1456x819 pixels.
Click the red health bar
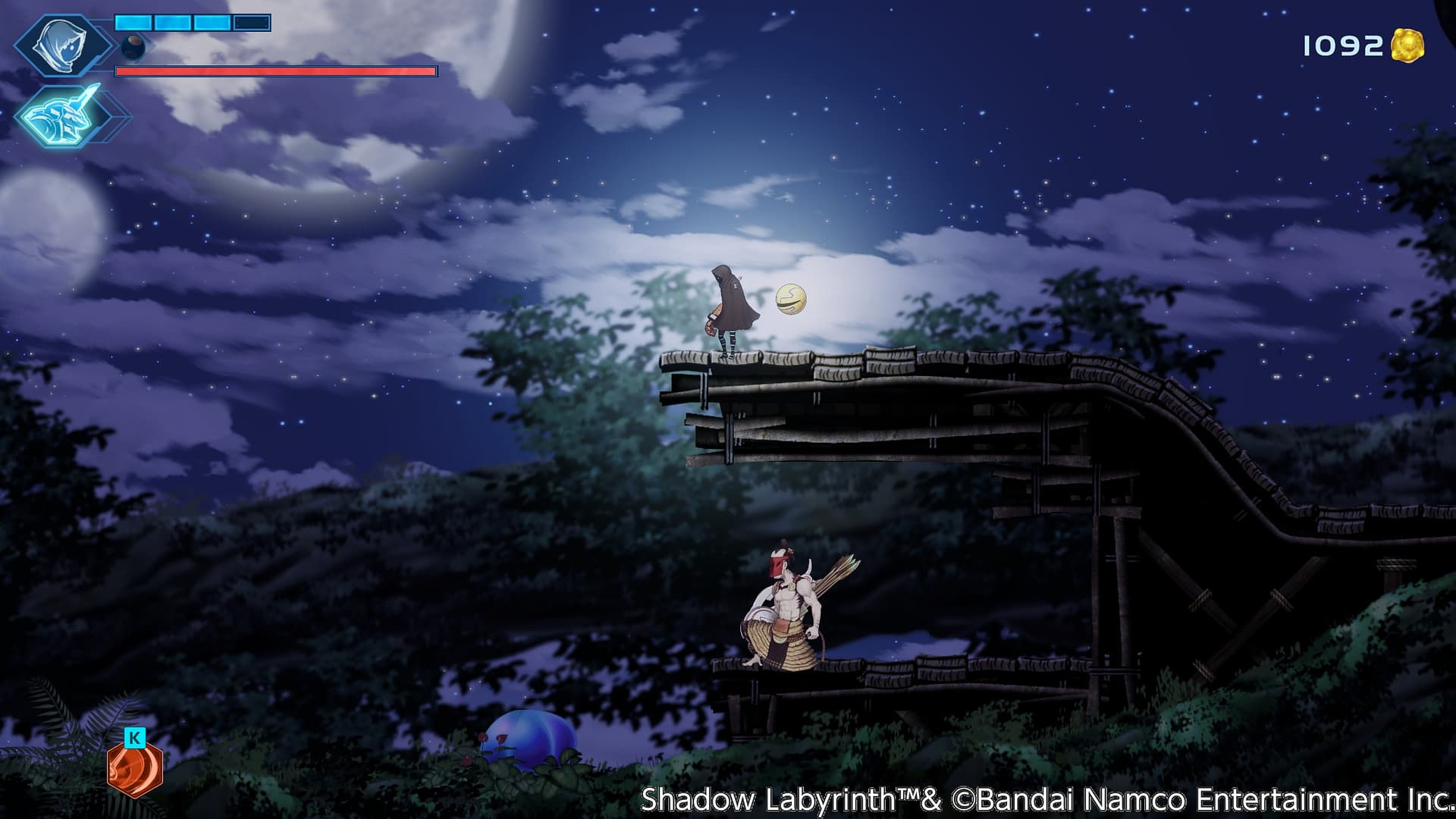click(277, 72)
